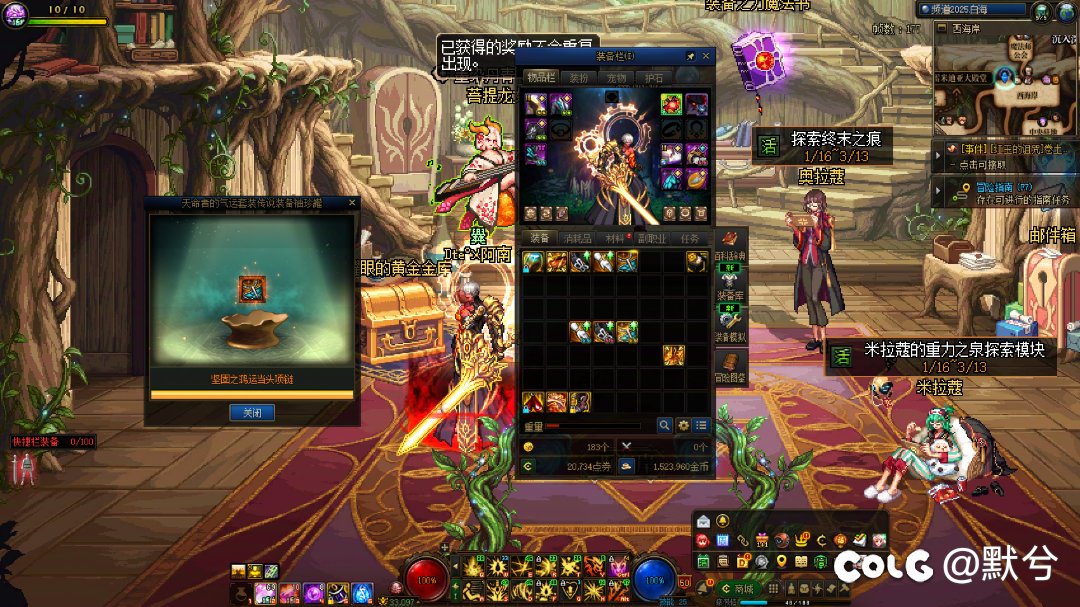Close the 装备栏 inventory window

(706, 57)
